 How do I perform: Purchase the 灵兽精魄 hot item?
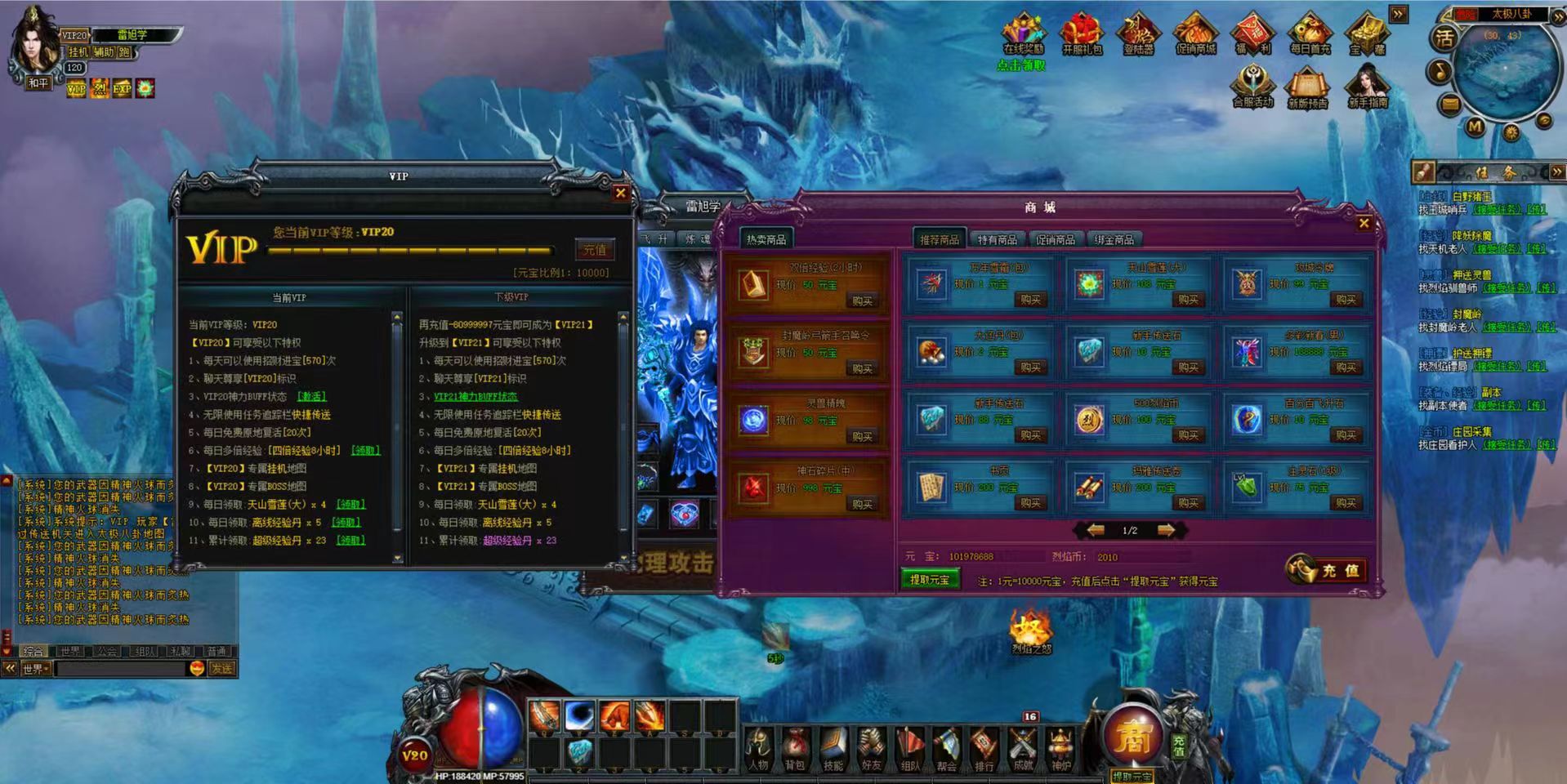click(x=862, y=436)
